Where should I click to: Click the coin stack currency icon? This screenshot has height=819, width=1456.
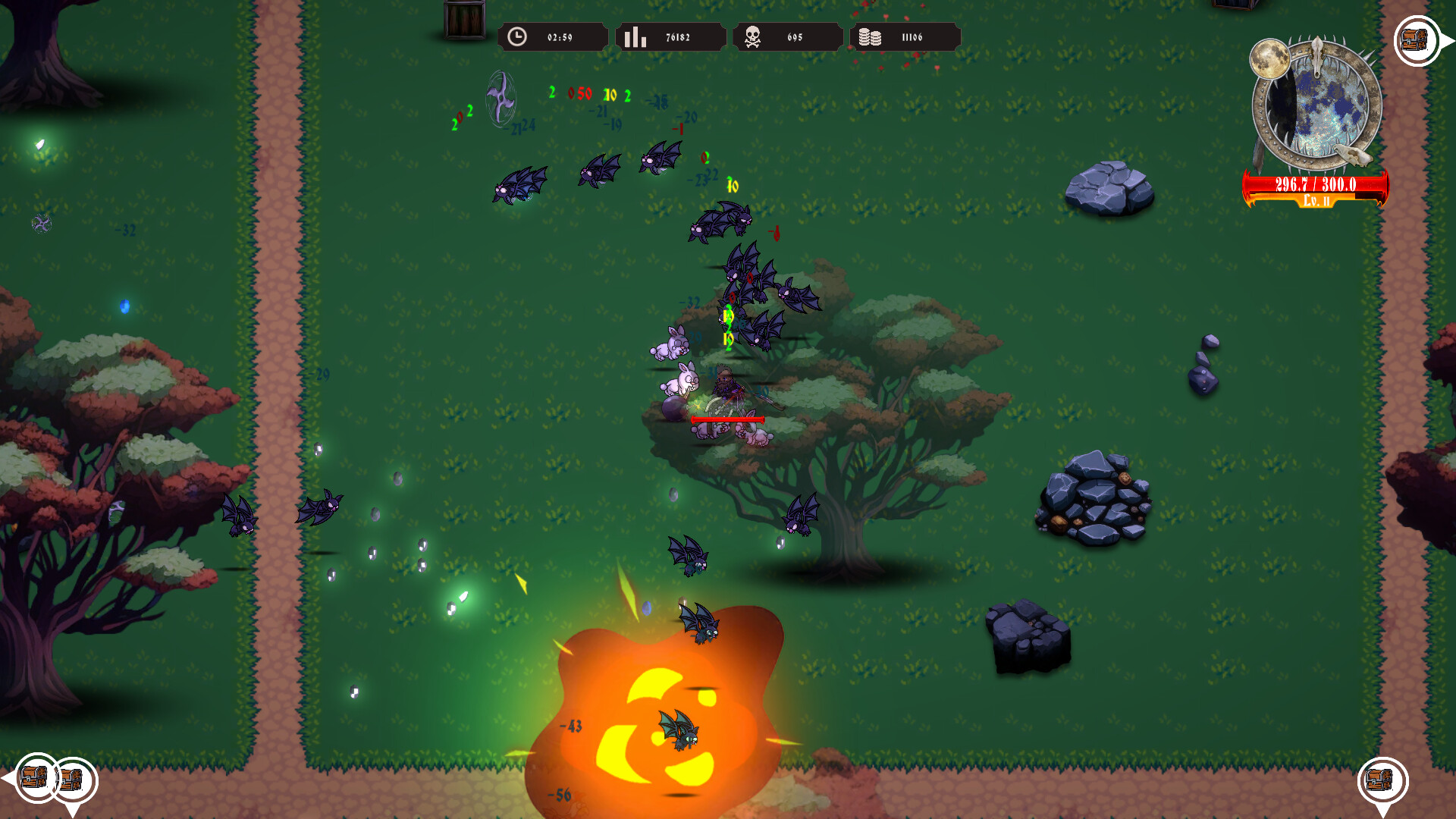[872, 35]
